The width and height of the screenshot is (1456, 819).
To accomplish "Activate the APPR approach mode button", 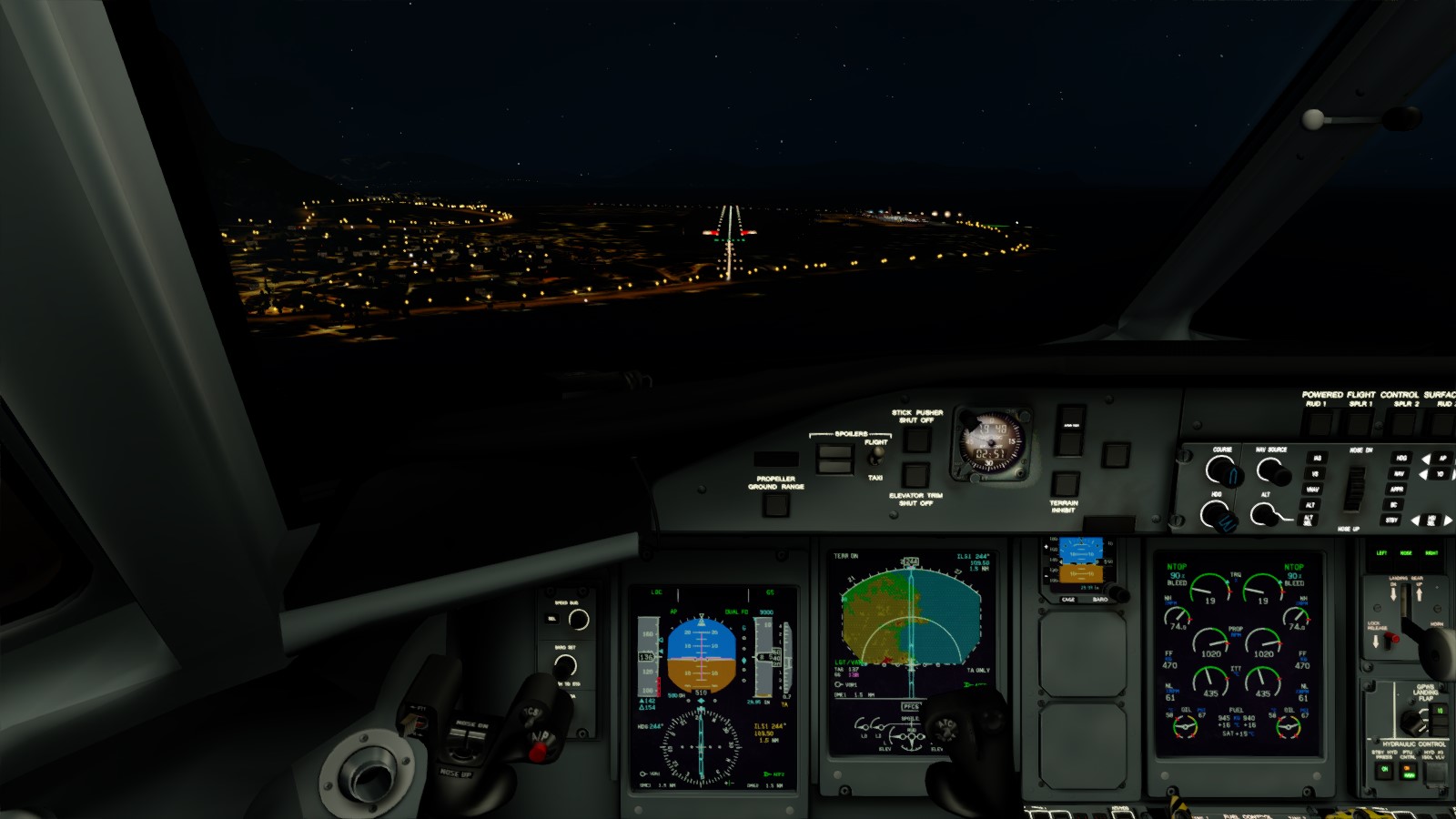I will pos(1396,490).
